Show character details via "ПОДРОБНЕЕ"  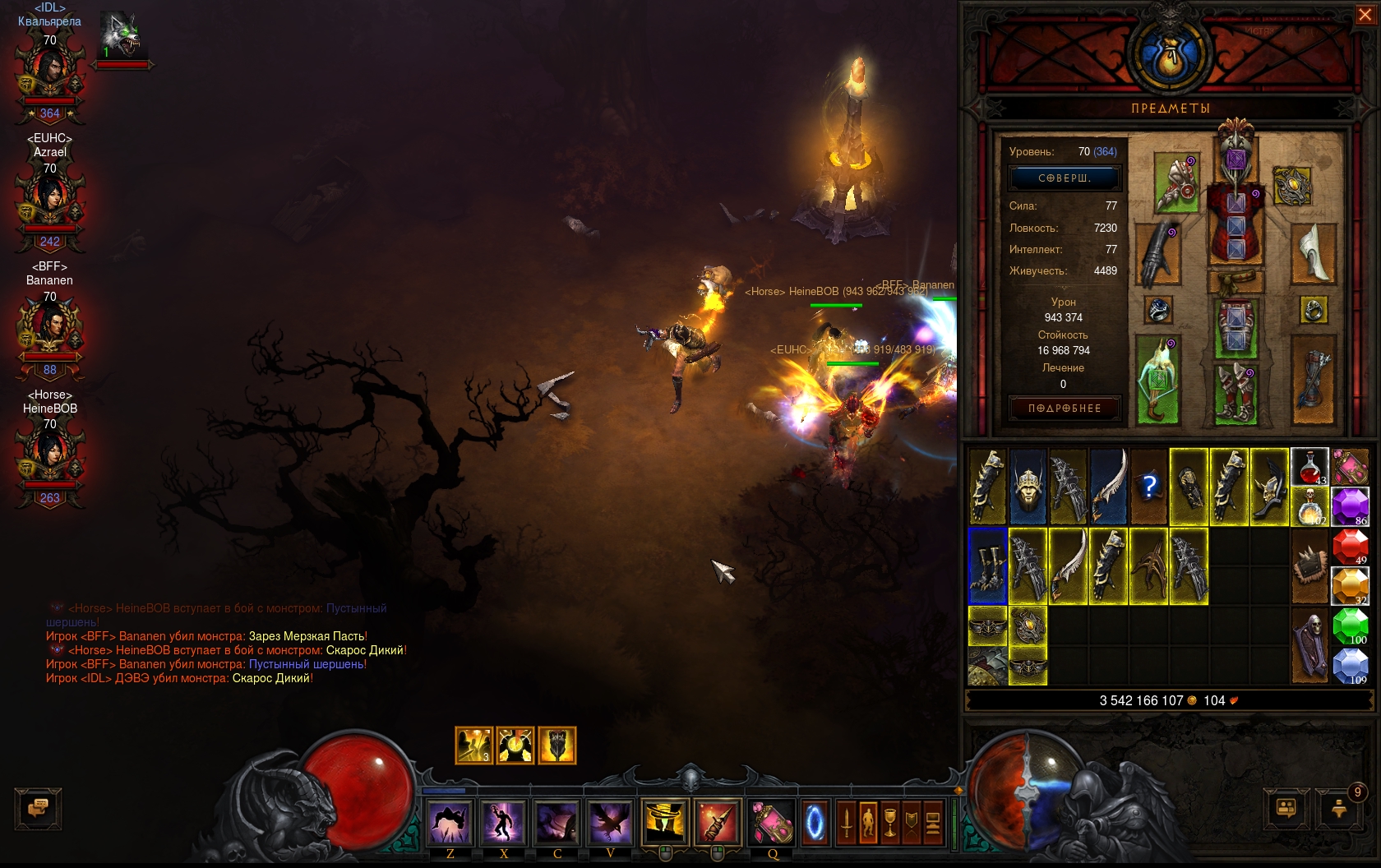click(x=1065, y=409)
